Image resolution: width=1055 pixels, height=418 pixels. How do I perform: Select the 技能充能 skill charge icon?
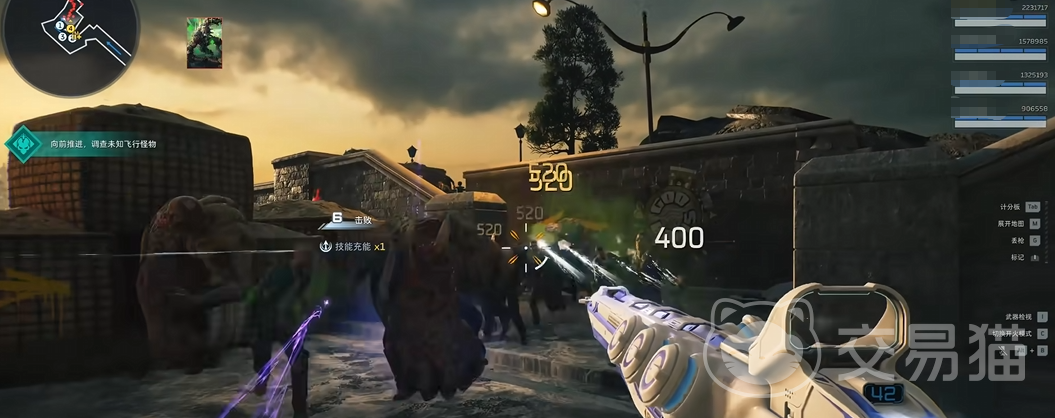[325, 245]
